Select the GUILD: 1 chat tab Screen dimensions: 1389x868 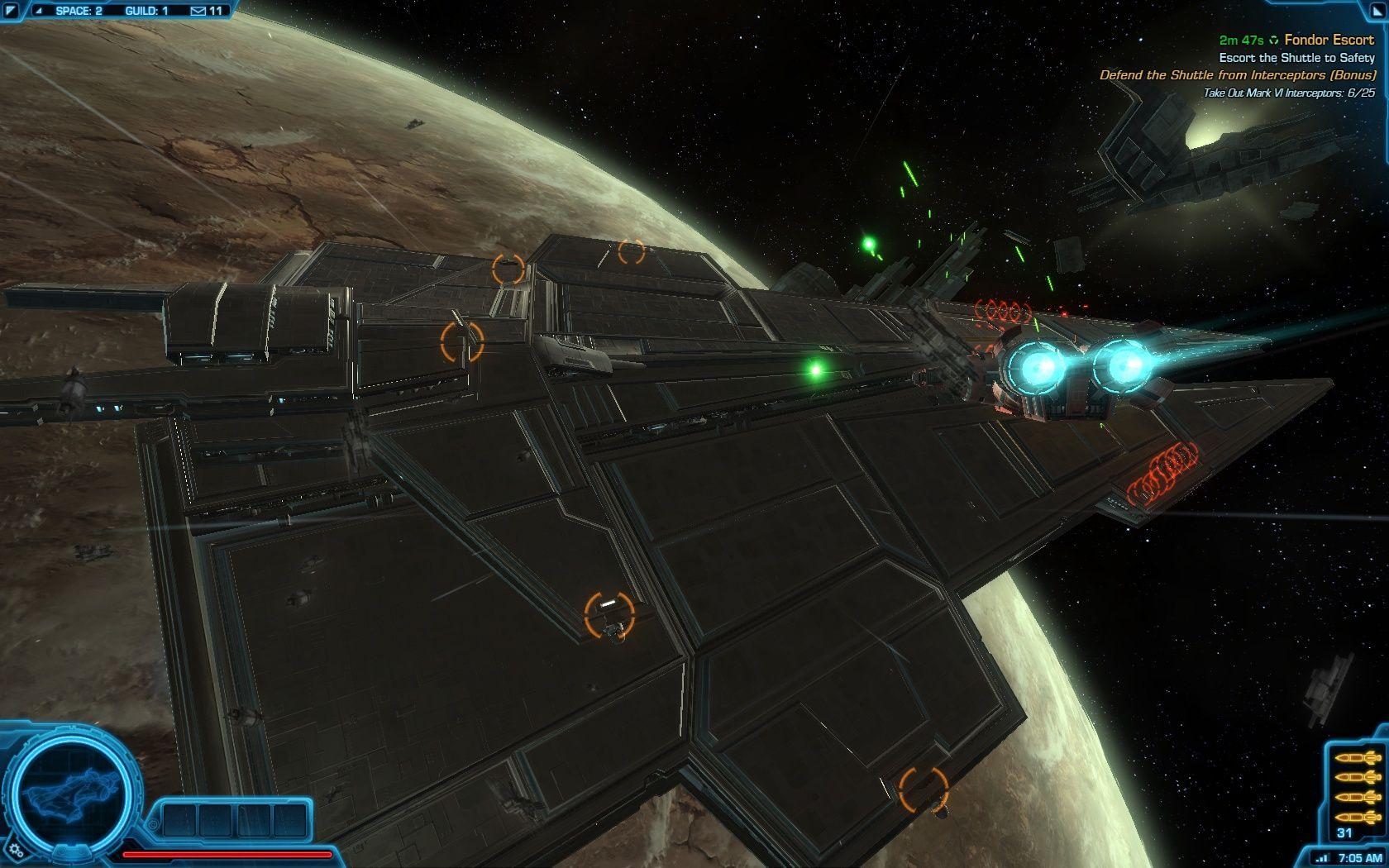point(146,11)
